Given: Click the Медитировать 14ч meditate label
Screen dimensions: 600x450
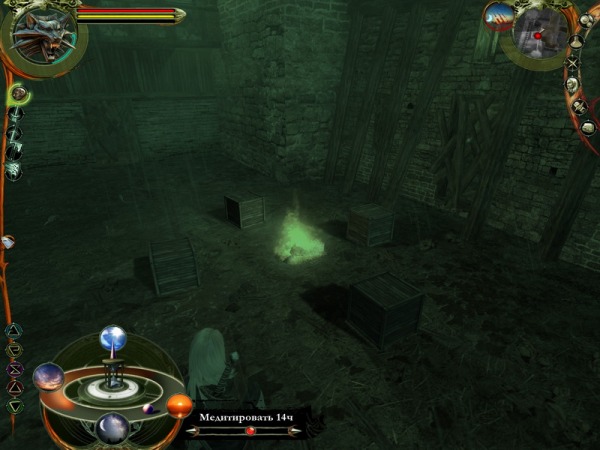Looking at the screenshot, I should [x=245, y=416].
